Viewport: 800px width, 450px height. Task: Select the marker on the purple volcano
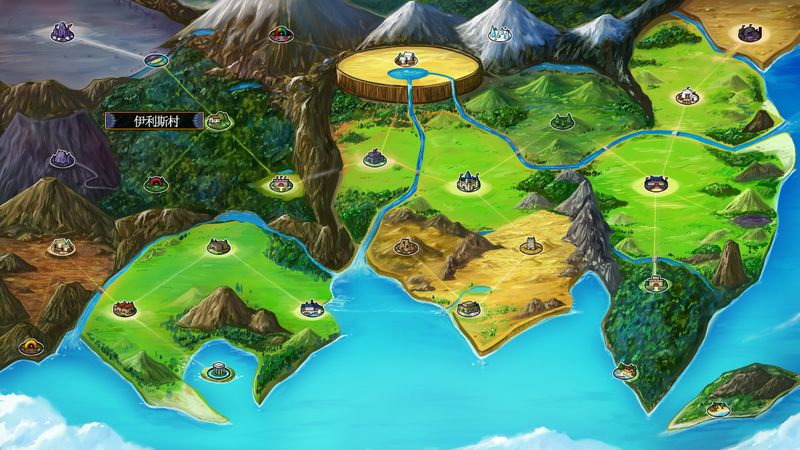pyautogui.click(x=62, y=158)
